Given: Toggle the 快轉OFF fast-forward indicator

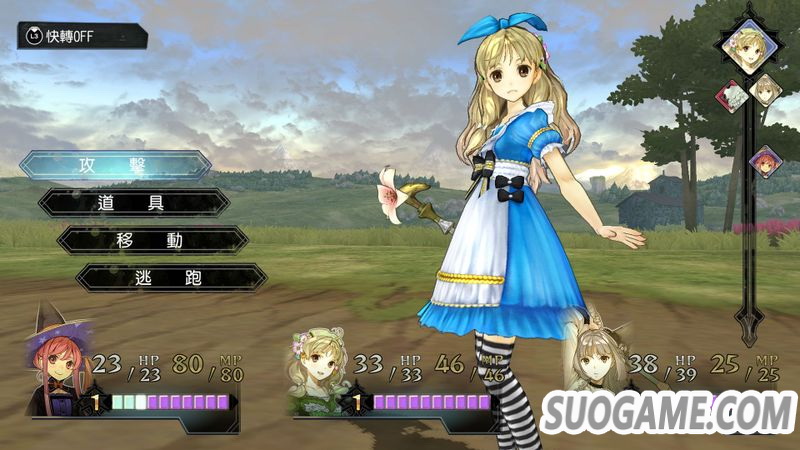Looking at the screenshot, I should tap(82, 37).
